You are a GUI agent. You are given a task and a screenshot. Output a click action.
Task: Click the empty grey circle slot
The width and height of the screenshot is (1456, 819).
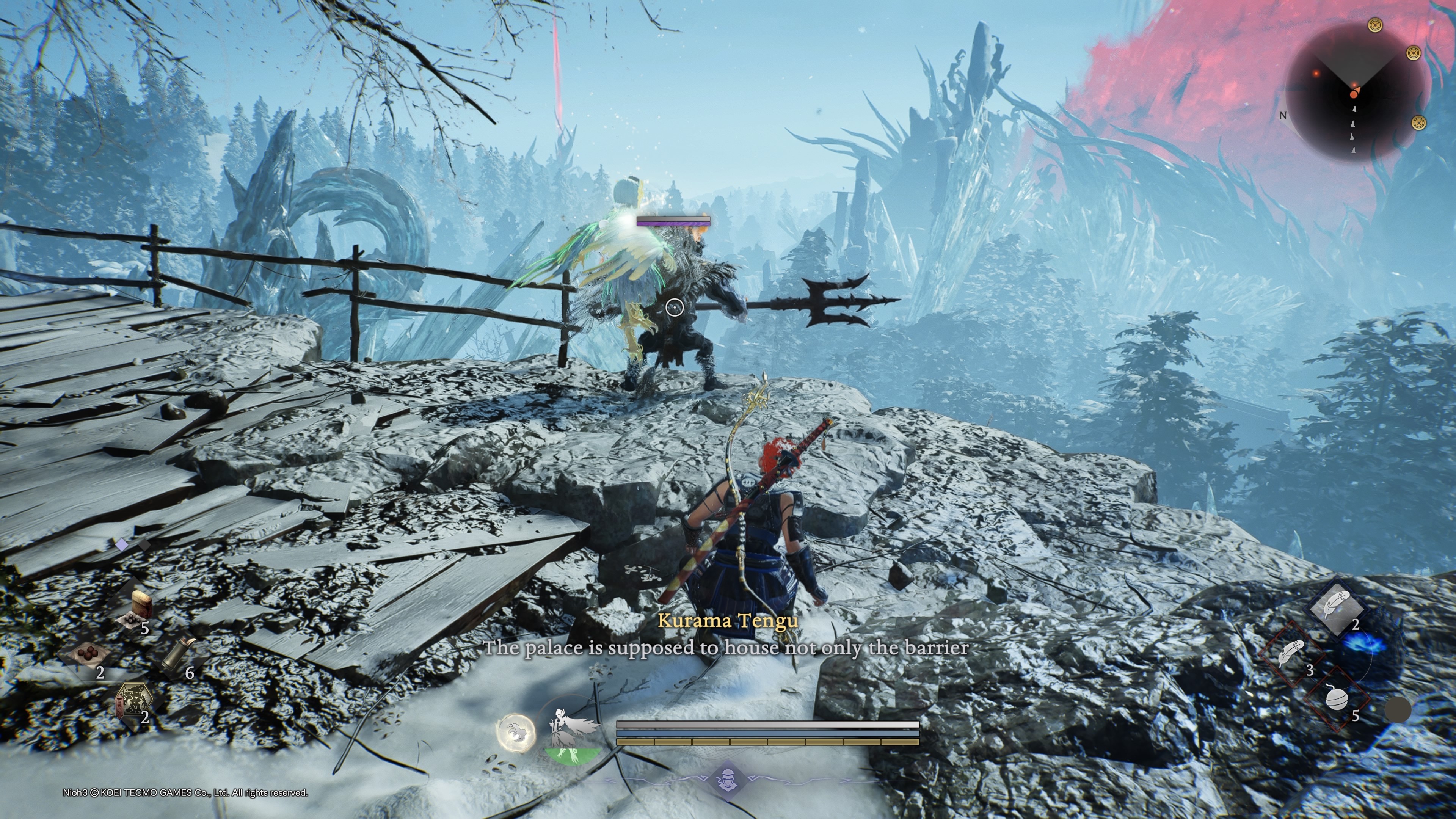click(1398, 710)
